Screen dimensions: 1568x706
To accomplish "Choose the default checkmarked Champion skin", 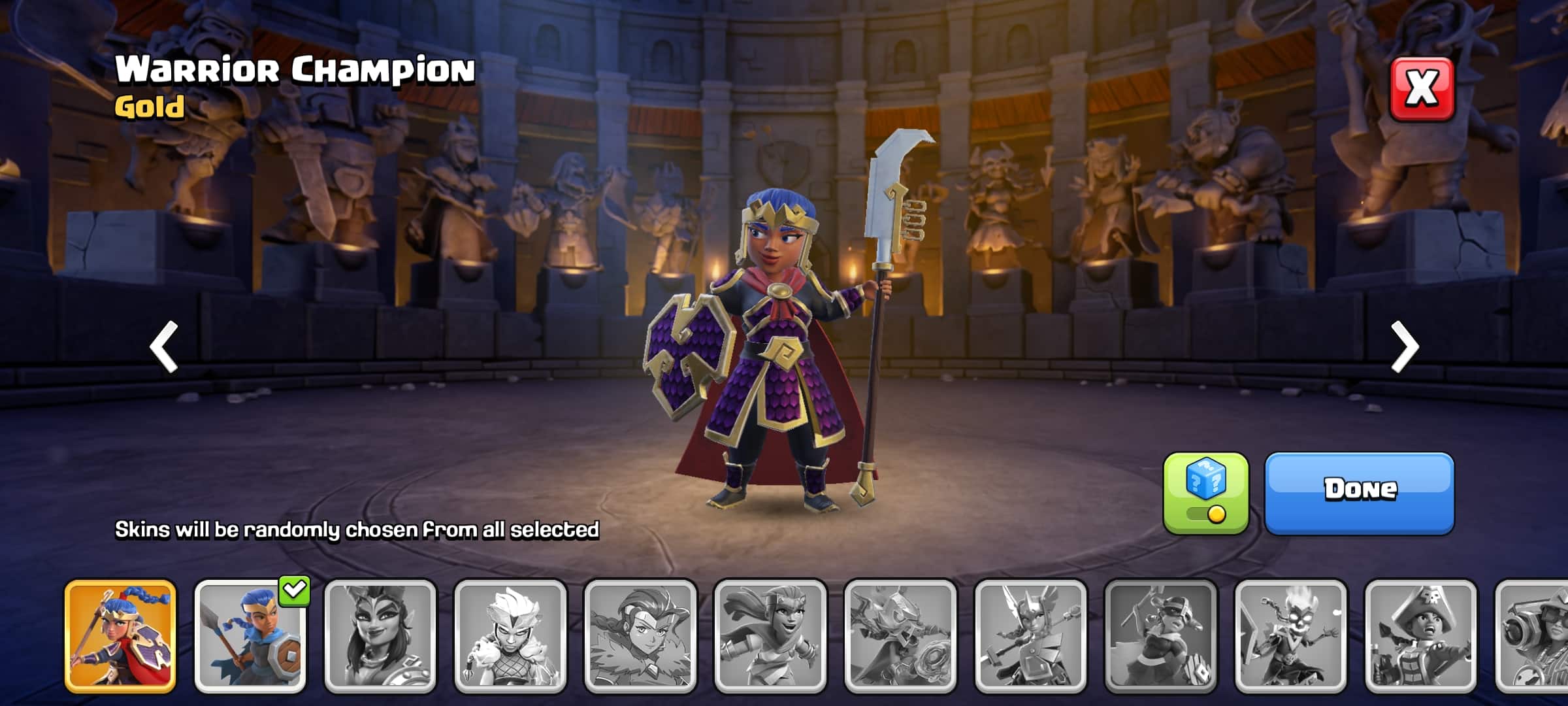I will pyautogui.click(x=250, y=636).
